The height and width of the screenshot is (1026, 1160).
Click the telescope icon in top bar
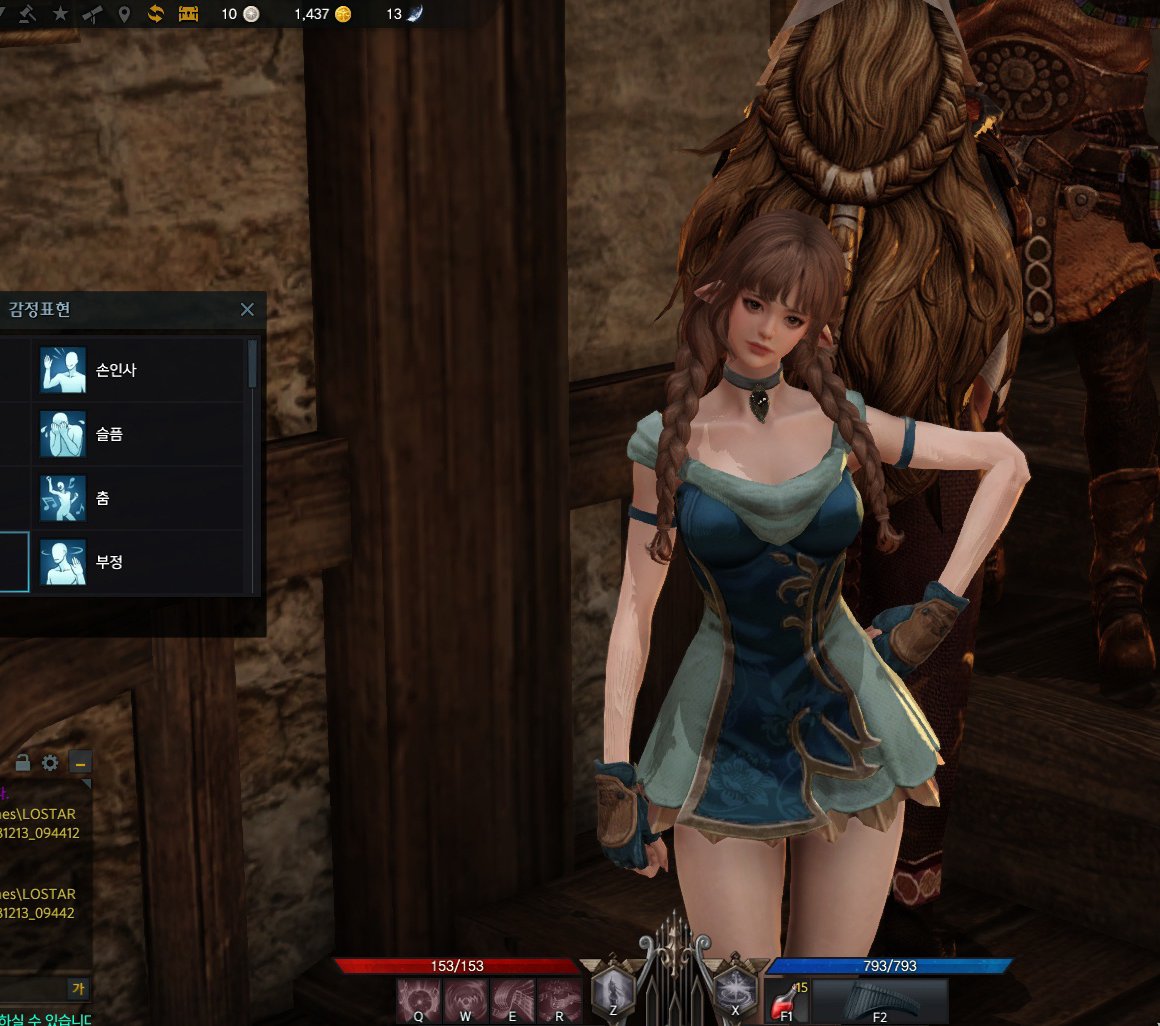click(x=92, y=14)
